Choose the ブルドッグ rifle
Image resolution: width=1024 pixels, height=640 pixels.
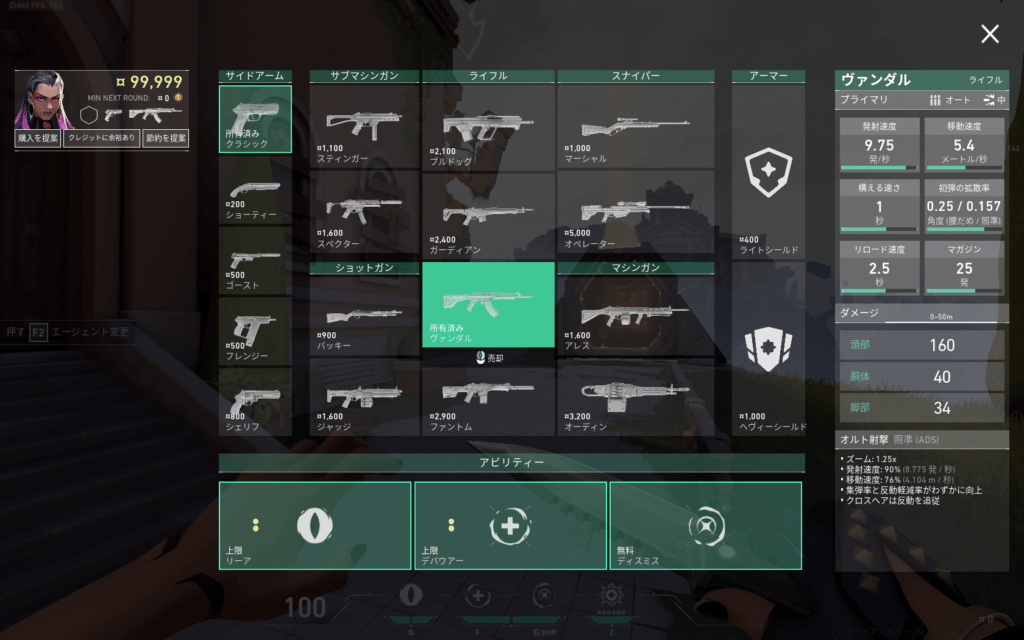tap(489, 126)
